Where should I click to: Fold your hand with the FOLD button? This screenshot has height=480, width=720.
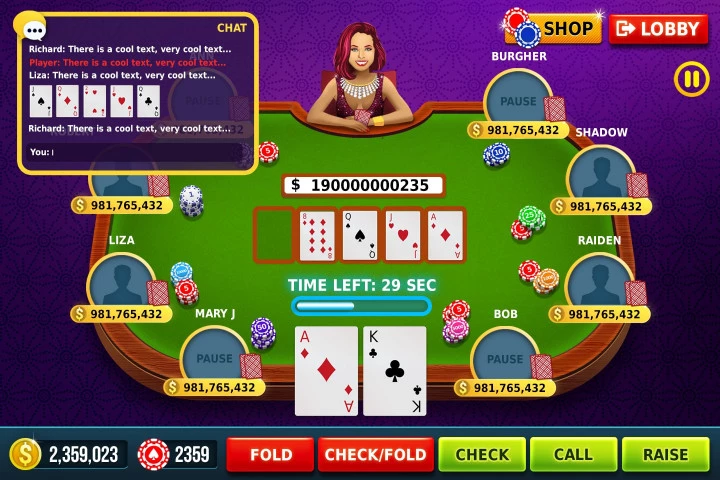[x=271, y=454]
